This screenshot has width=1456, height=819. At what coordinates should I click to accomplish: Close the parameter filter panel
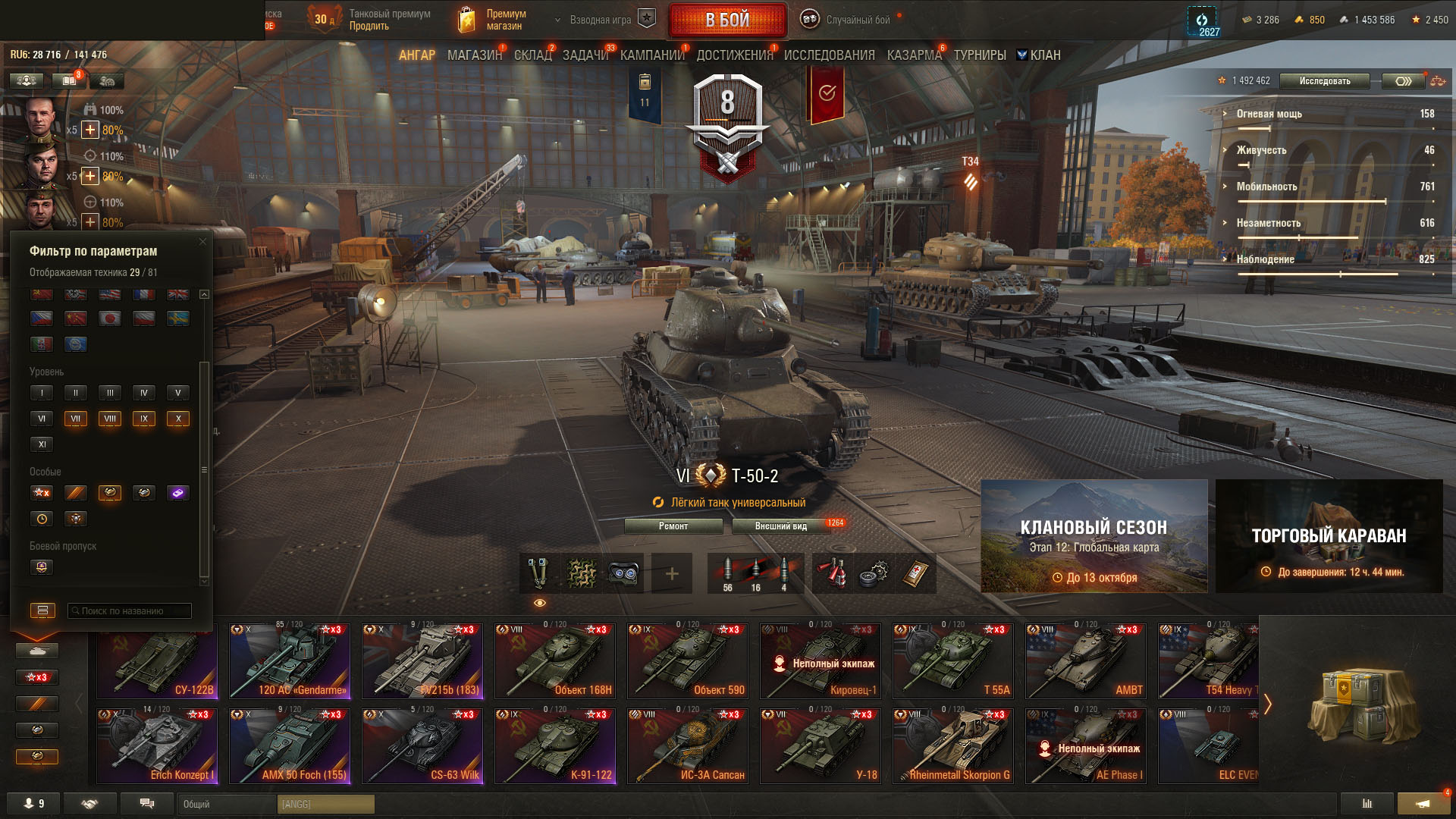[x=202, y=242]
